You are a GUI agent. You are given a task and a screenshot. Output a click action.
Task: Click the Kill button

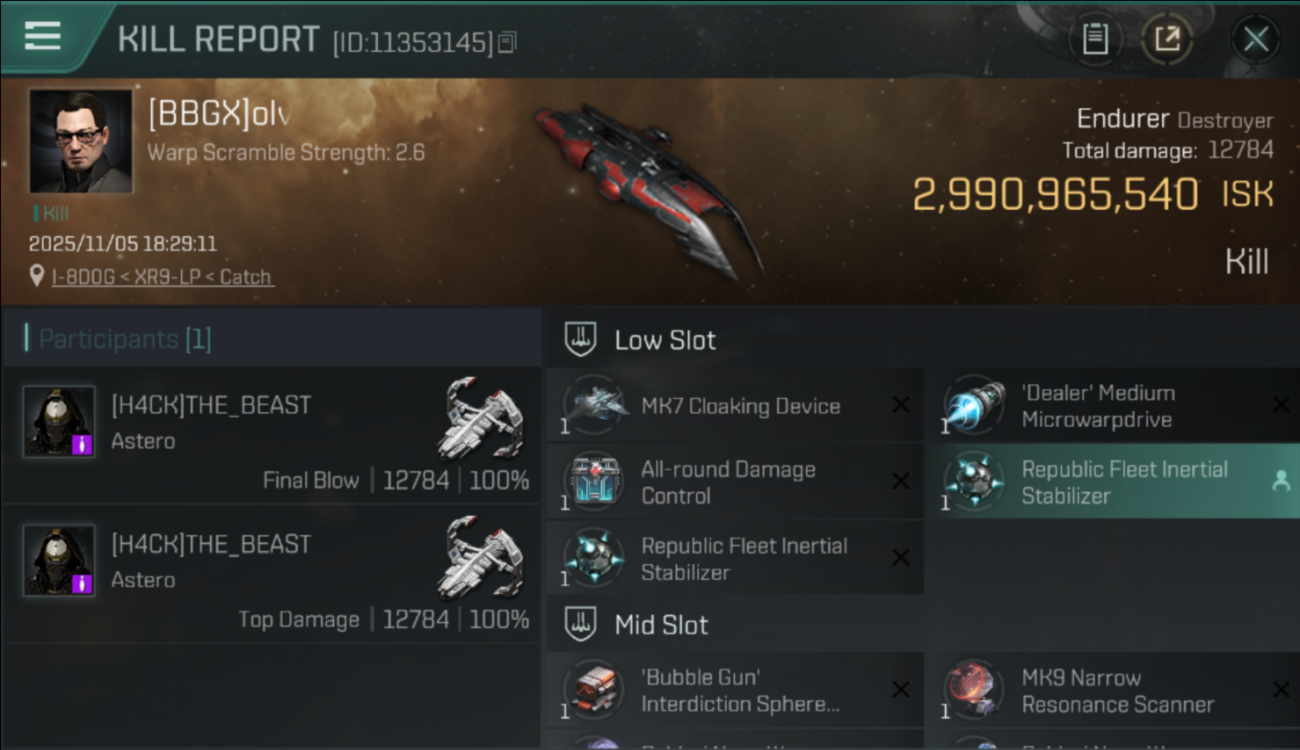[x=1248, y=261]
